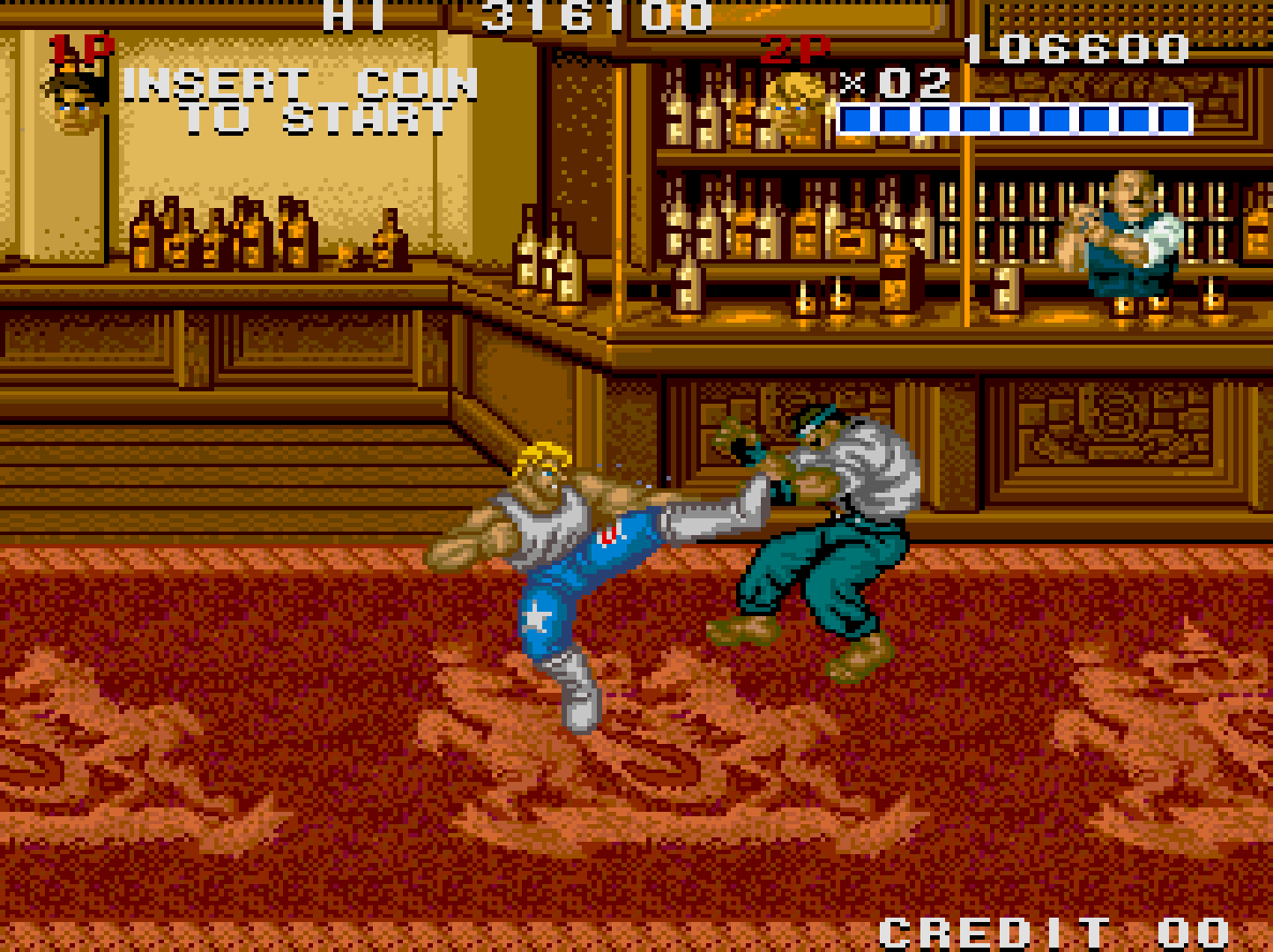Screen dimensions: 1273x952
Task: Select the INSERT COIN TO START text
Action: pos(300,101)
